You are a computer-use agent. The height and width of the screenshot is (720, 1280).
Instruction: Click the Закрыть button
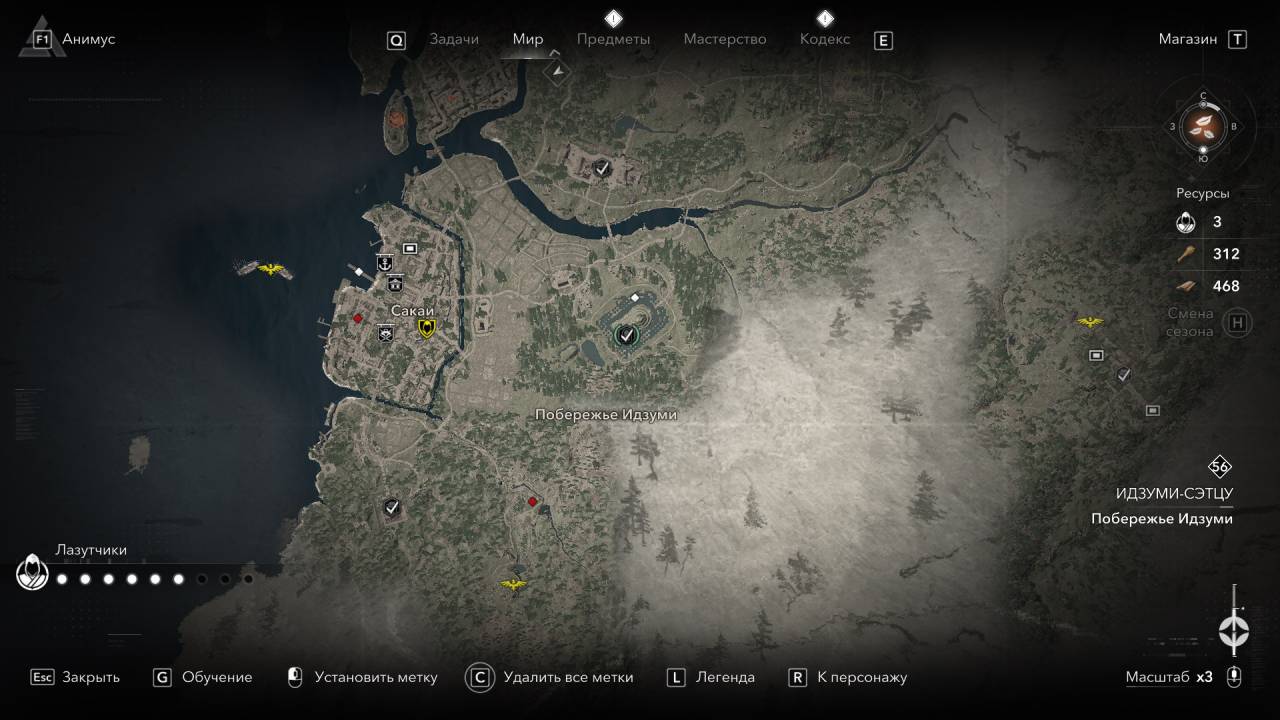90,677
